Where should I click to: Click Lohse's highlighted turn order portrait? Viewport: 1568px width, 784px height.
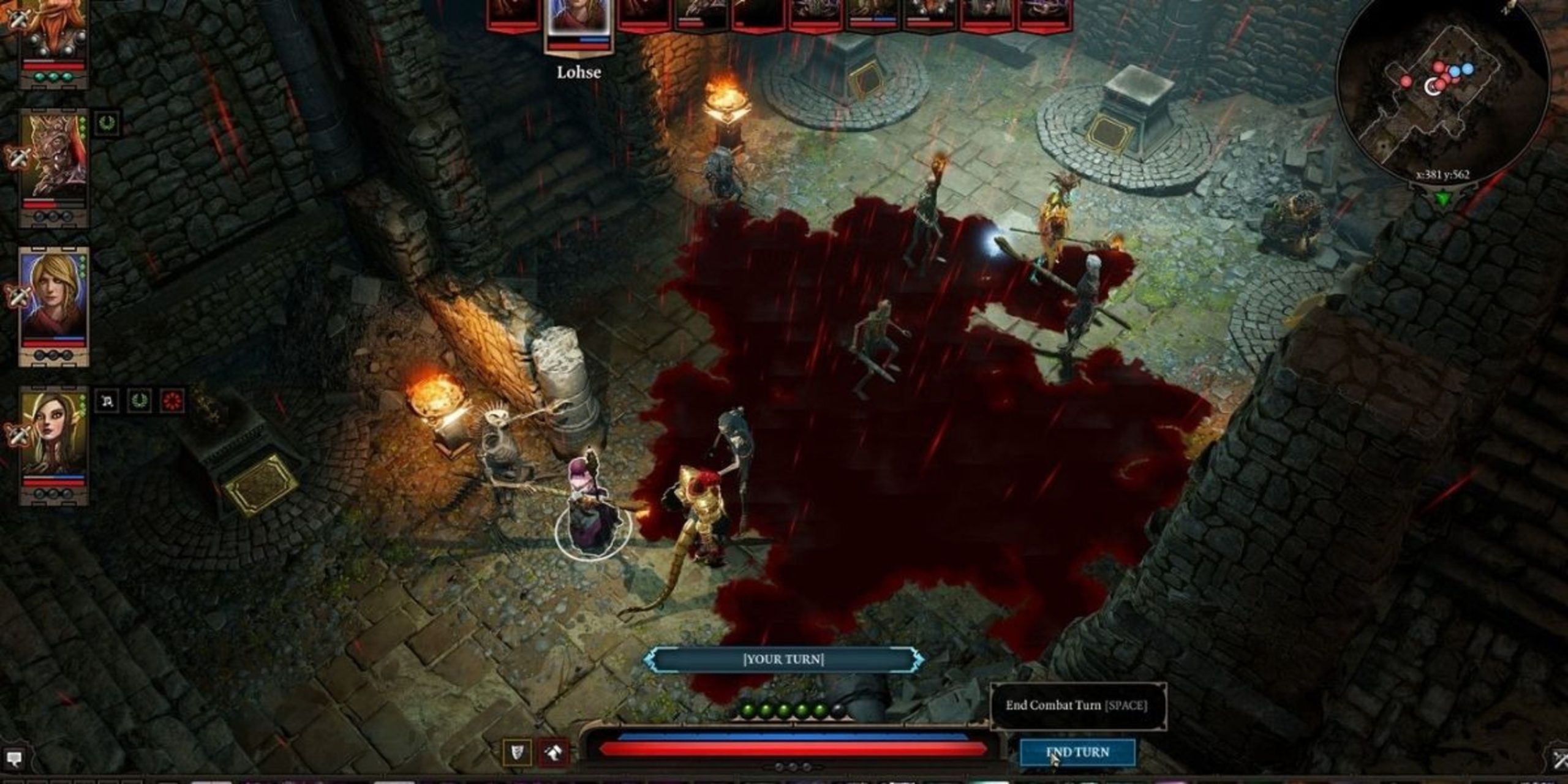pos(578,18)
